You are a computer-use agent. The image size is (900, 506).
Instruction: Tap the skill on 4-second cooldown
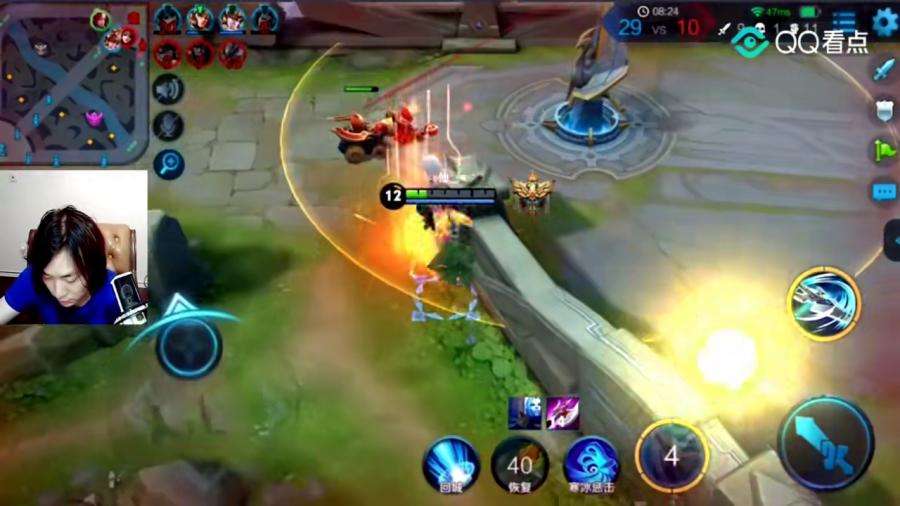[671, 456]
